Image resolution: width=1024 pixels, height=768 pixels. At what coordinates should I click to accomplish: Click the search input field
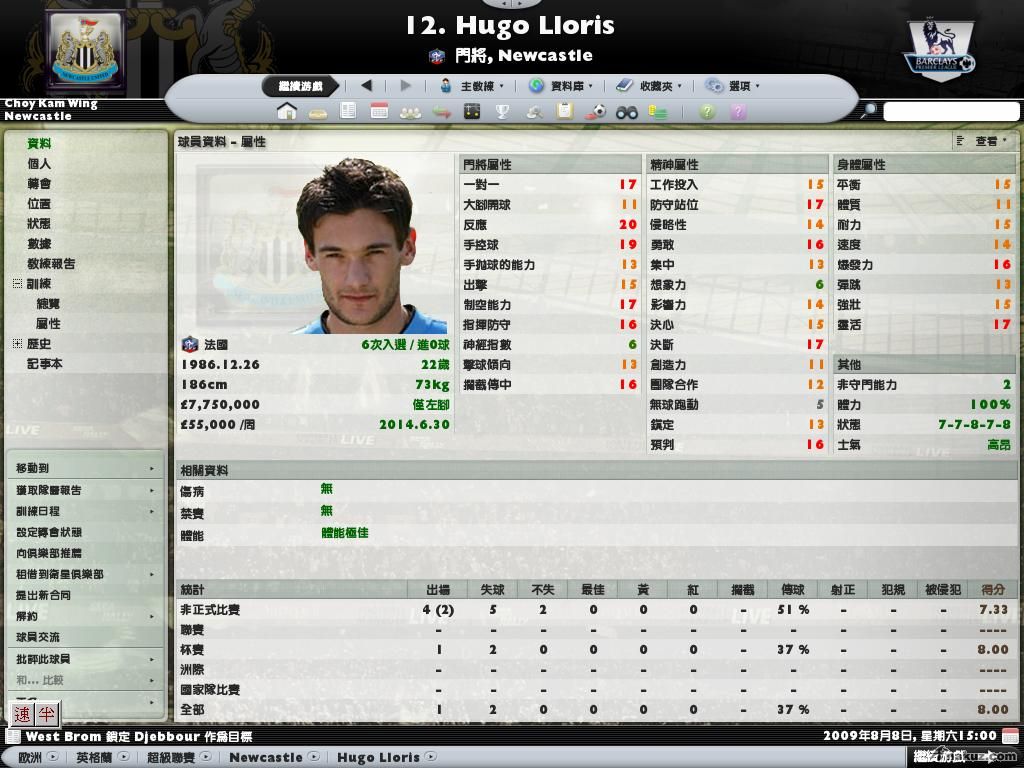[x=950, y=111]
